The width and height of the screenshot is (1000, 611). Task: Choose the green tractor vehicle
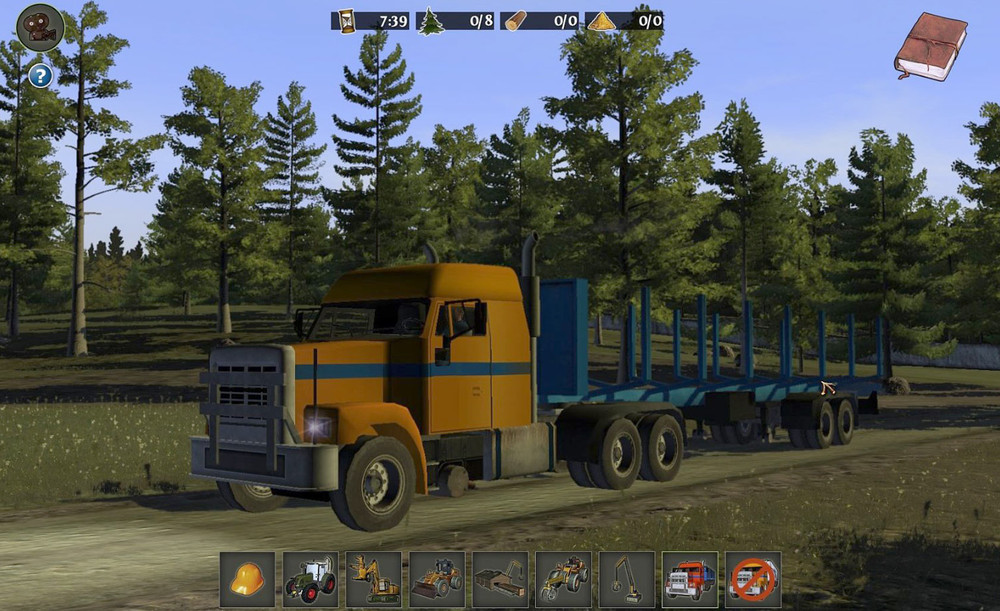click(x=310, y=579)
